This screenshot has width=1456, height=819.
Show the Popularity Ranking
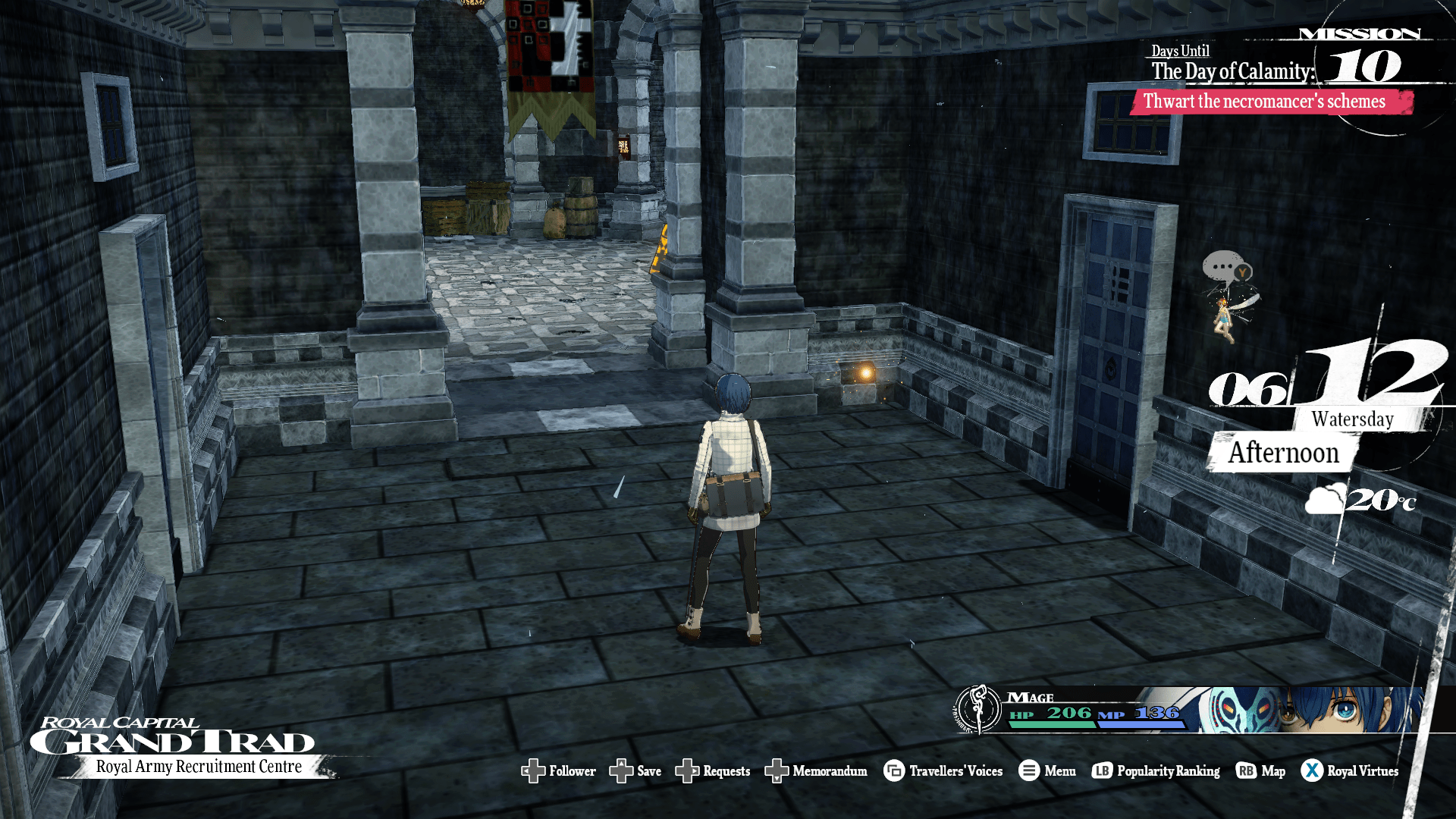click(1156, 771)
